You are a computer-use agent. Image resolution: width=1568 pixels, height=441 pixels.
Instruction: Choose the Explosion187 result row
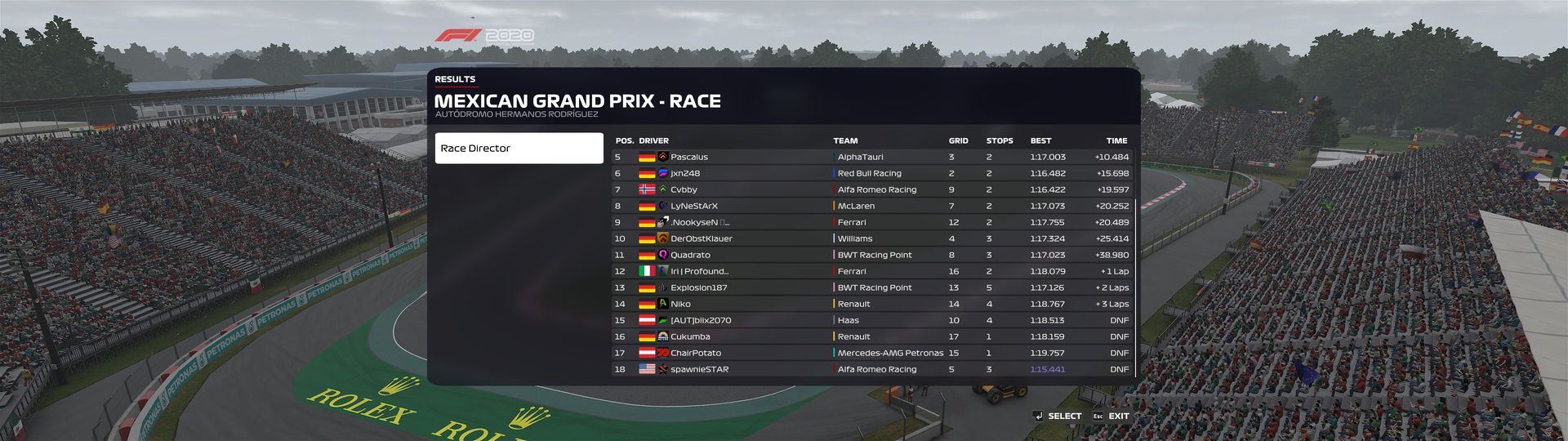tap(871, 287)
